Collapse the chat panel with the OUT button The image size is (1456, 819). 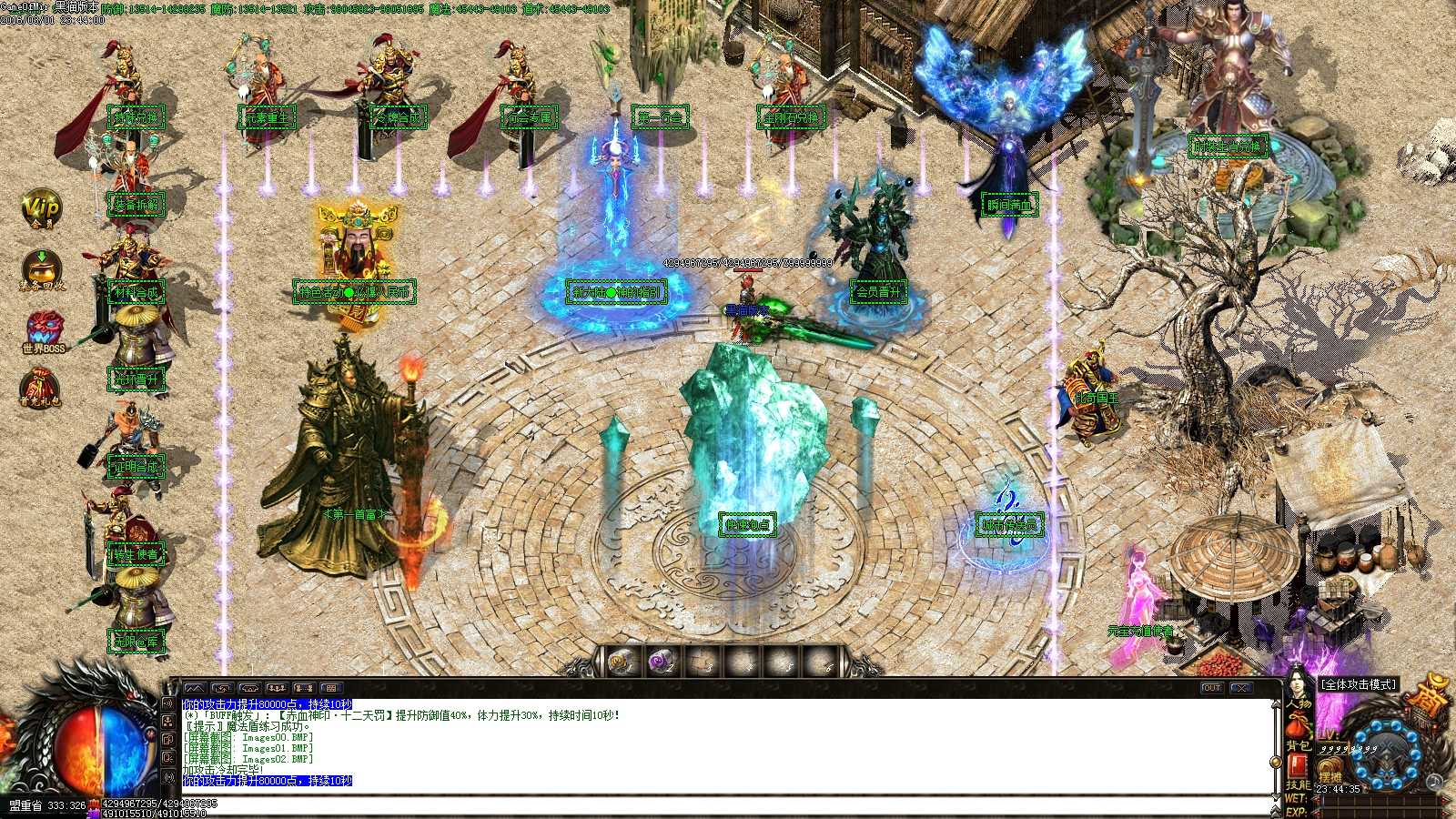pos(1211,689)
